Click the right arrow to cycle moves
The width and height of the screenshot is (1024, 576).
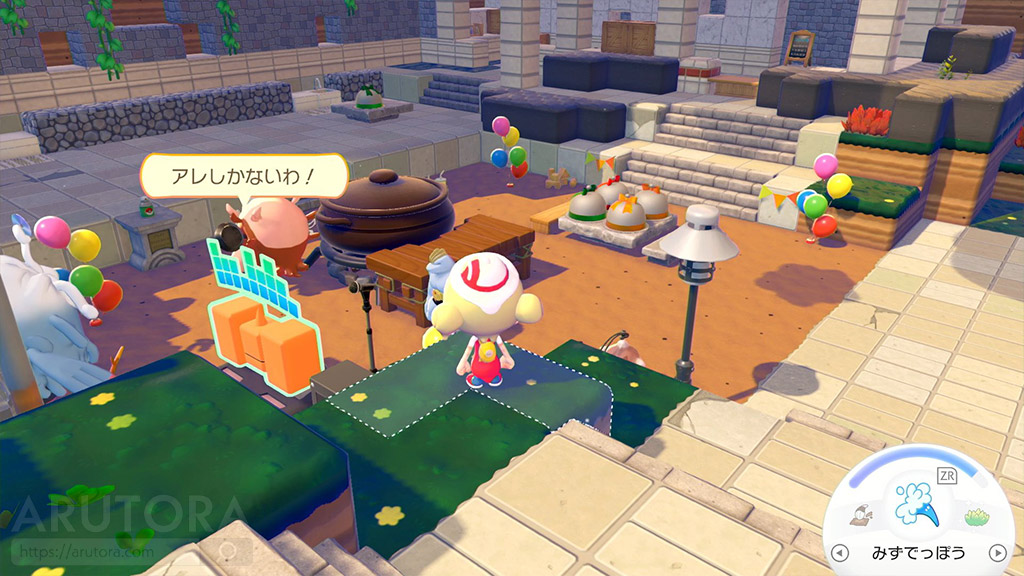pos(996,552)
